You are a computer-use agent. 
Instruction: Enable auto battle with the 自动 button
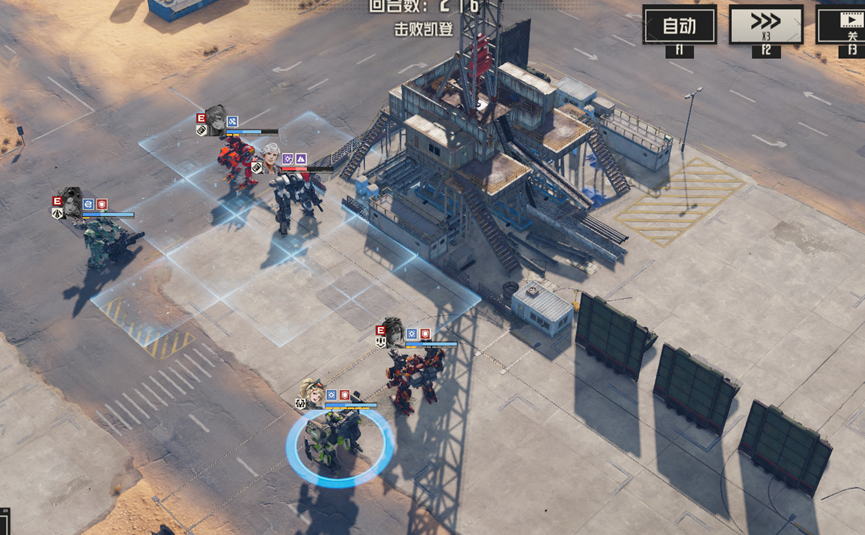click(x=679, y=25)
